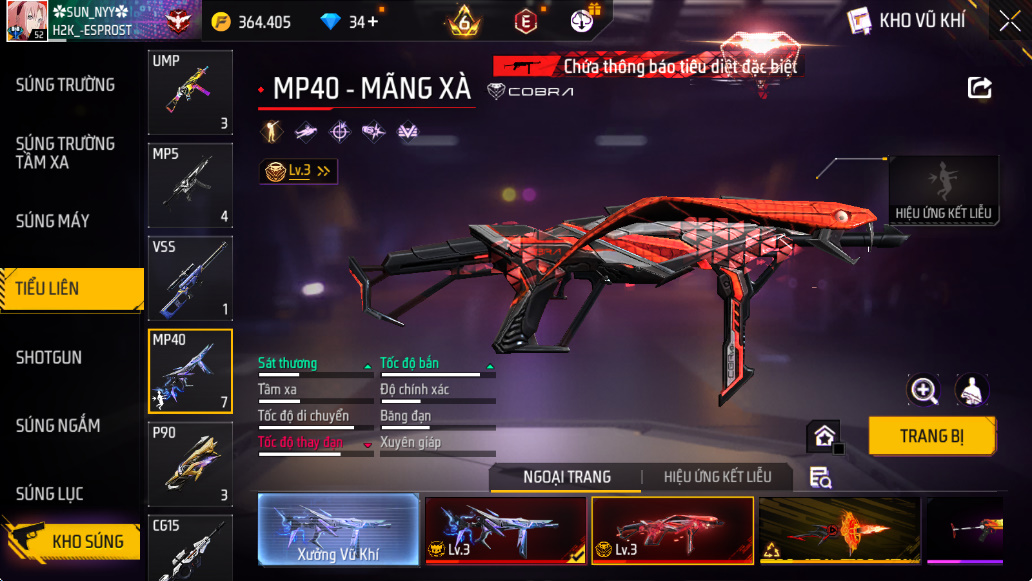Viewport: 1032px width, 581px height.
Task: Pick the VSS weapon thumbnail
Action: (190, 278)
